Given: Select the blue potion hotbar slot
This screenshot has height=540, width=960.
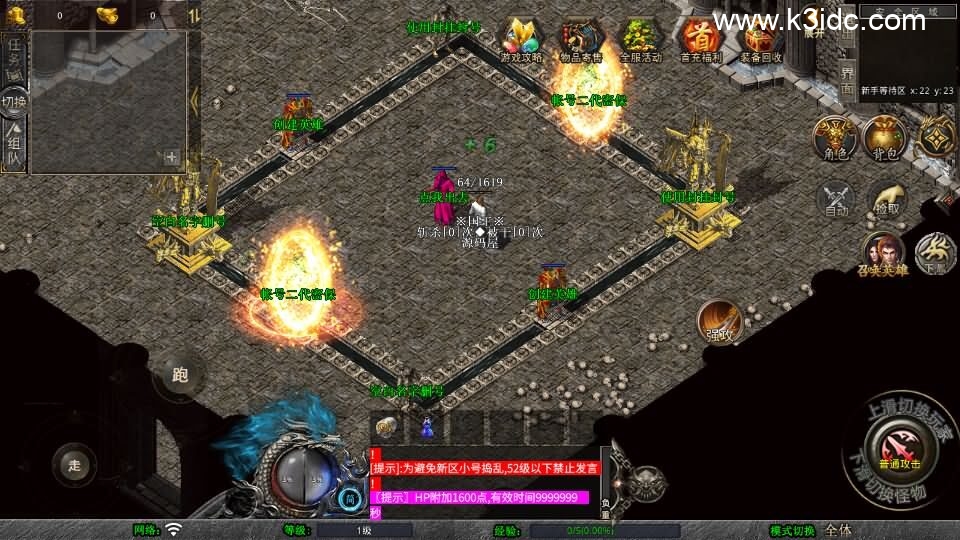Looking at the screenshot, I should click(x=427, y=426).
